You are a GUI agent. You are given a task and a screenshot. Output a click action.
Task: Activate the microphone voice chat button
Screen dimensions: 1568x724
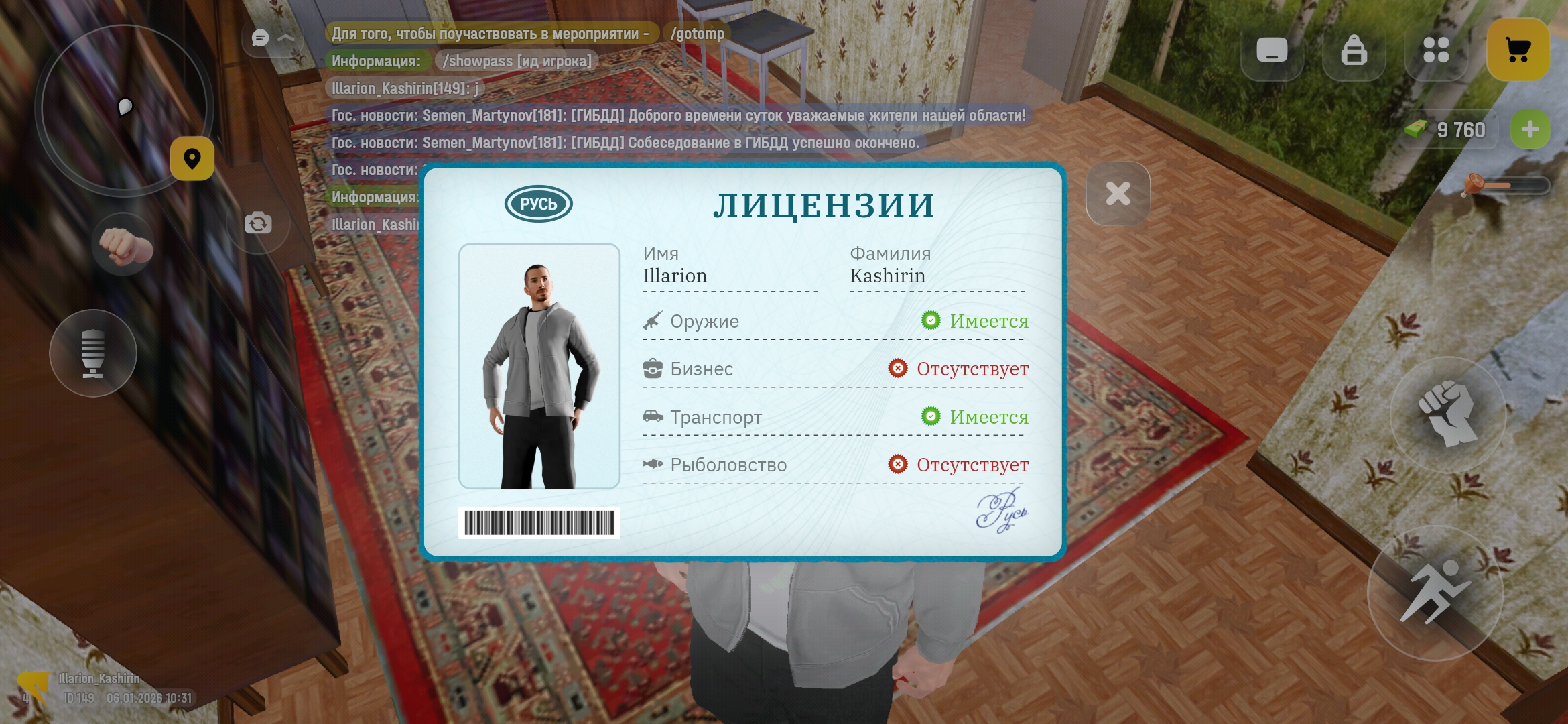coord(93,353)
